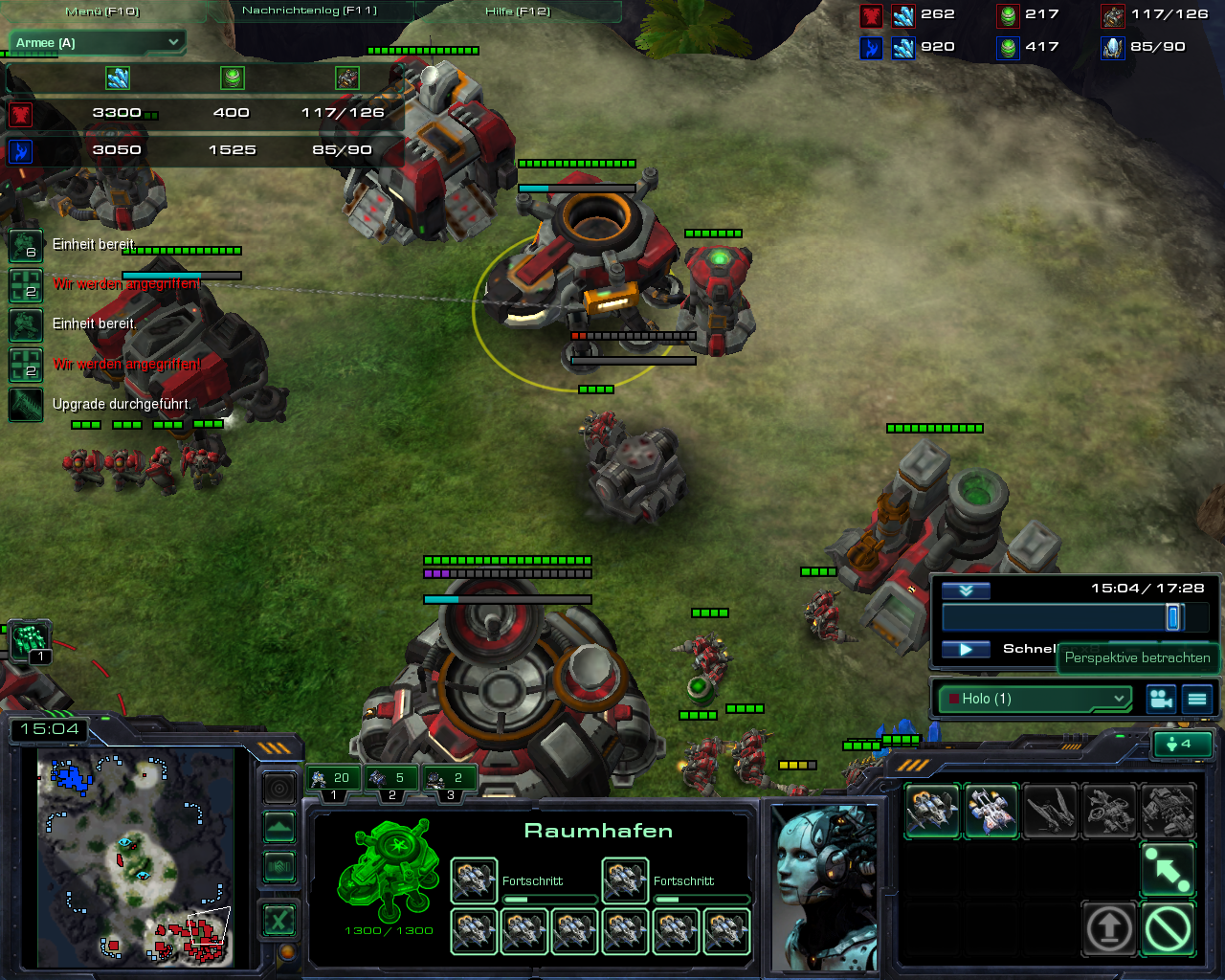Collapse the replay panel with the double-arrow button
Screen dimensions: 1225x980
coord(966,590)
